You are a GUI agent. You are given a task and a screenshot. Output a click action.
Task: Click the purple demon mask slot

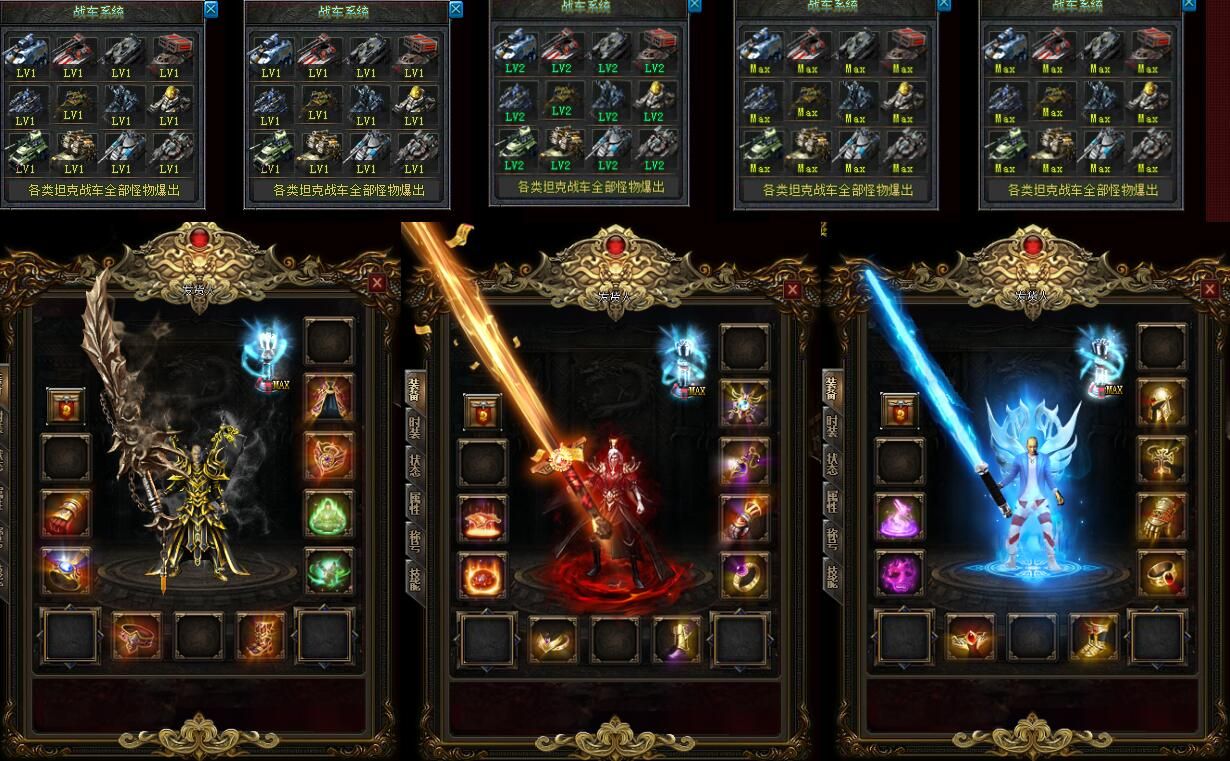click(x=900, y=575)
